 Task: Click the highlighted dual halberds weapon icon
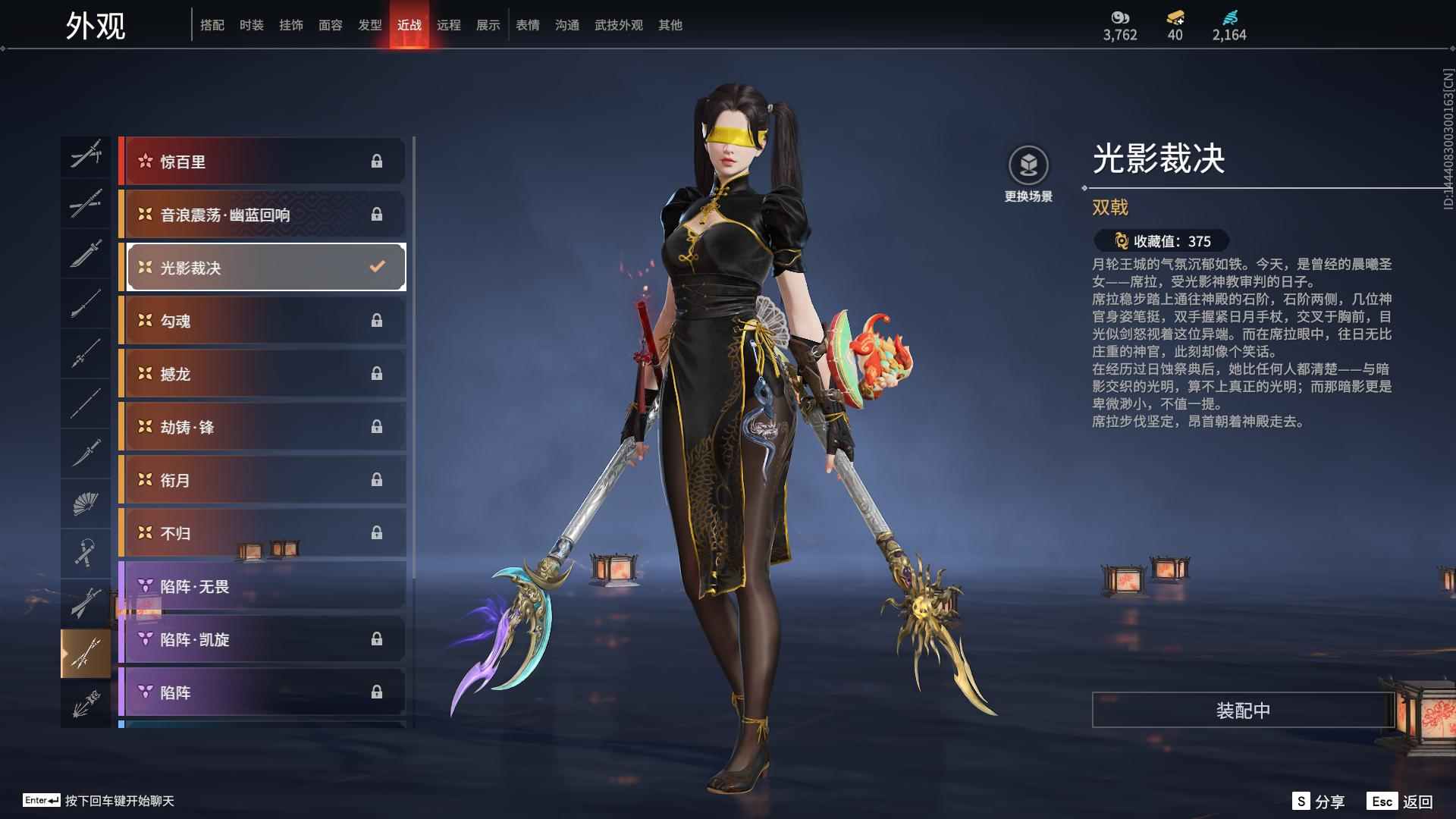86,652
